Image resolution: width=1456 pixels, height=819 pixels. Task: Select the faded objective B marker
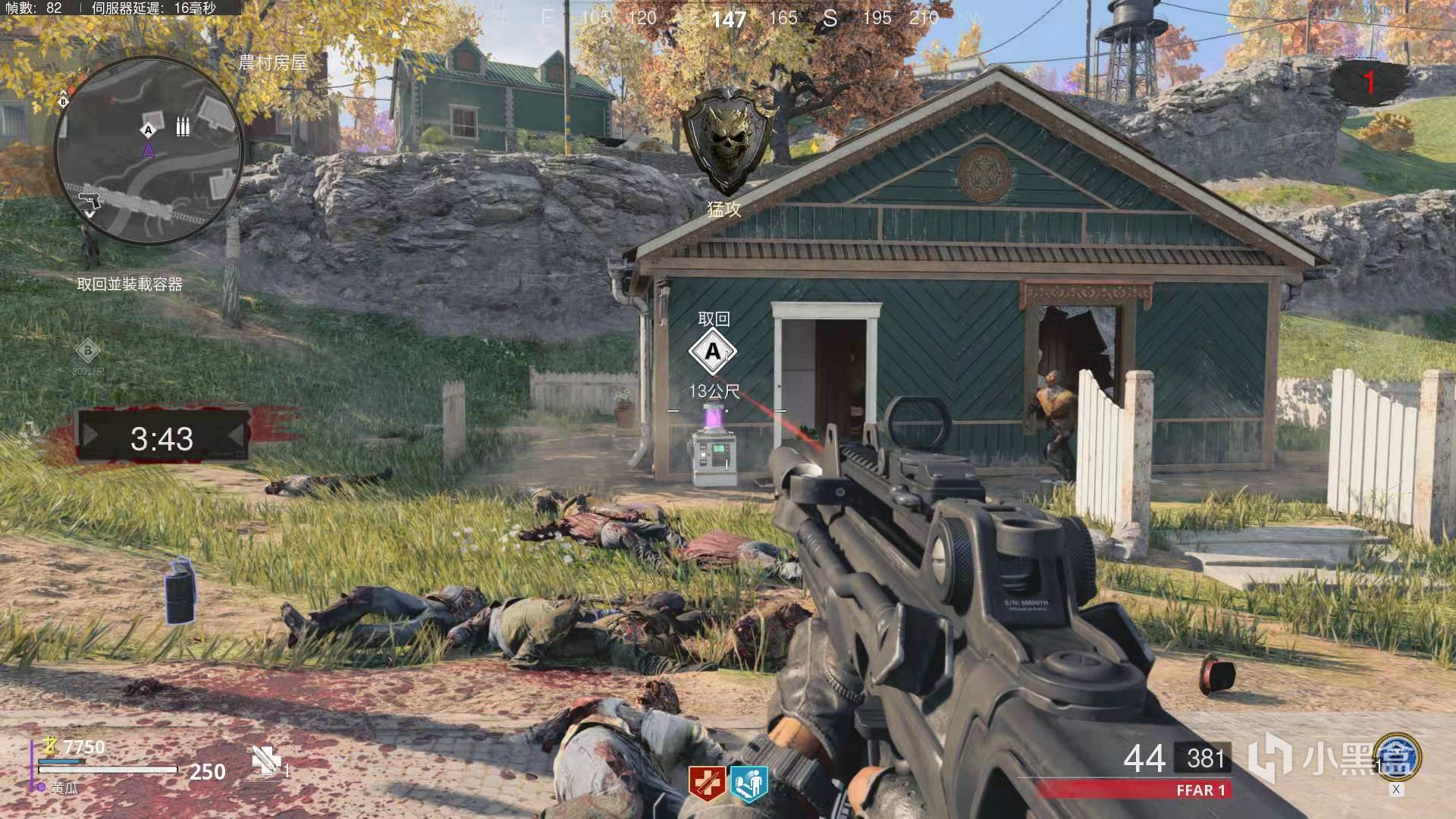tap(88, 351)
